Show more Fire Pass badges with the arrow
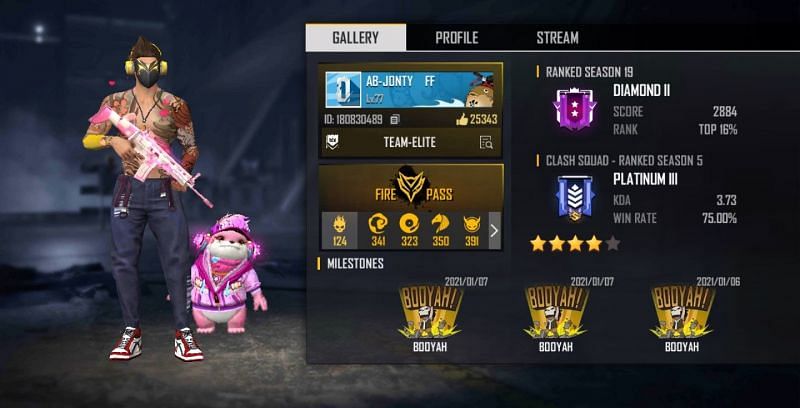This screenshot has width=800, height=408. tap(493, 231)
